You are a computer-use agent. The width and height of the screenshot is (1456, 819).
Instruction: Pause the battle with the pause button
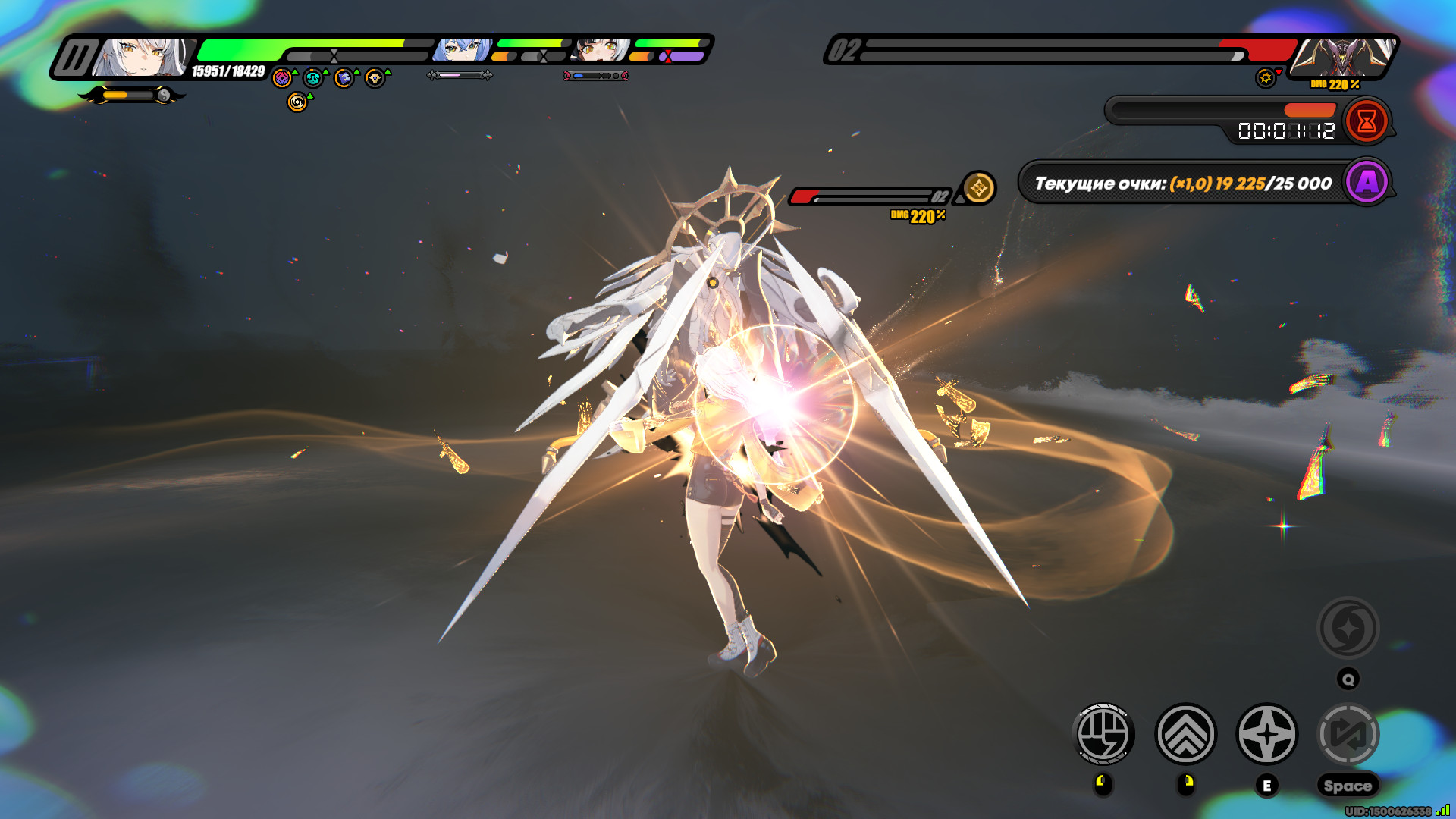pyautogui.click(x=75, y=58)
